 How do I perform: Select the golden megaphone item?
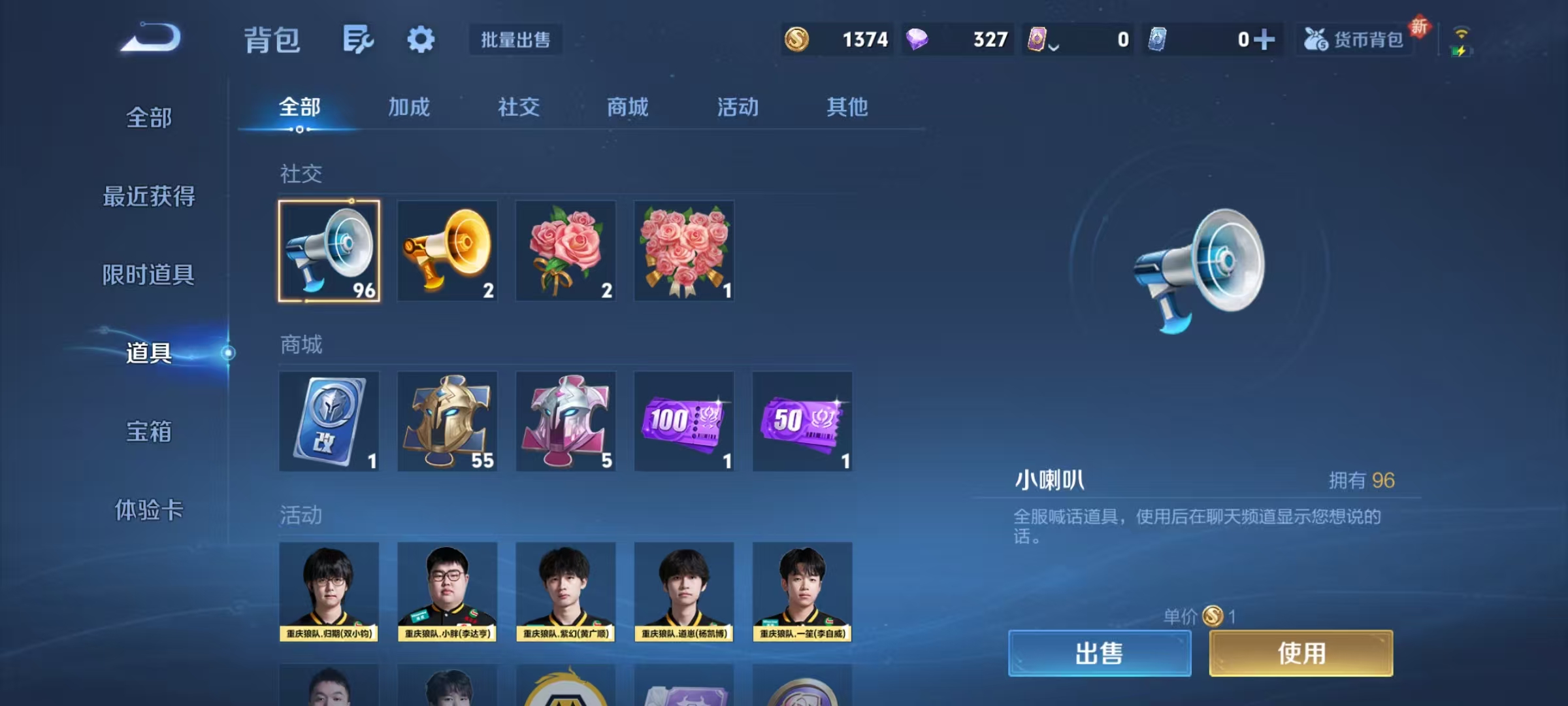[x=448, y=251]
